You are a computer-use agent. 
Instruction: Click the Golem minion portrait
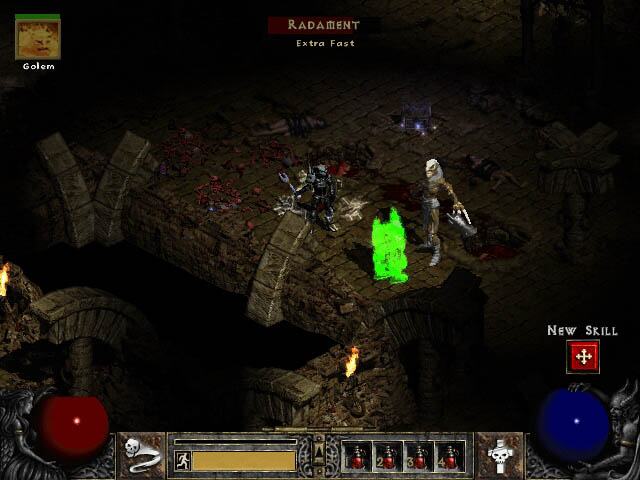(37, 39)
